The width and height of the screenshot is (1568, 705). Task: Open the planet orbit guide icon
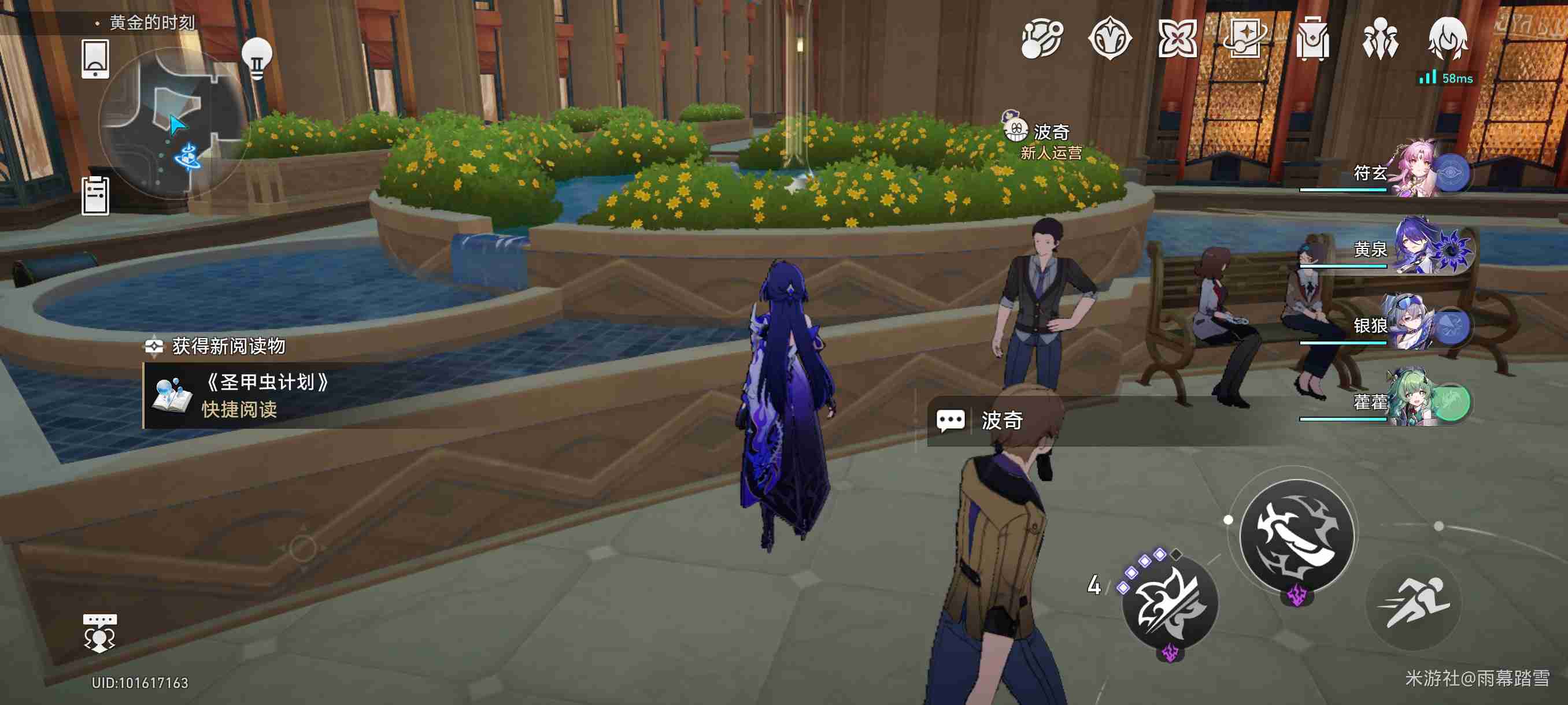pyautogui.click(x=1041, y=39)
